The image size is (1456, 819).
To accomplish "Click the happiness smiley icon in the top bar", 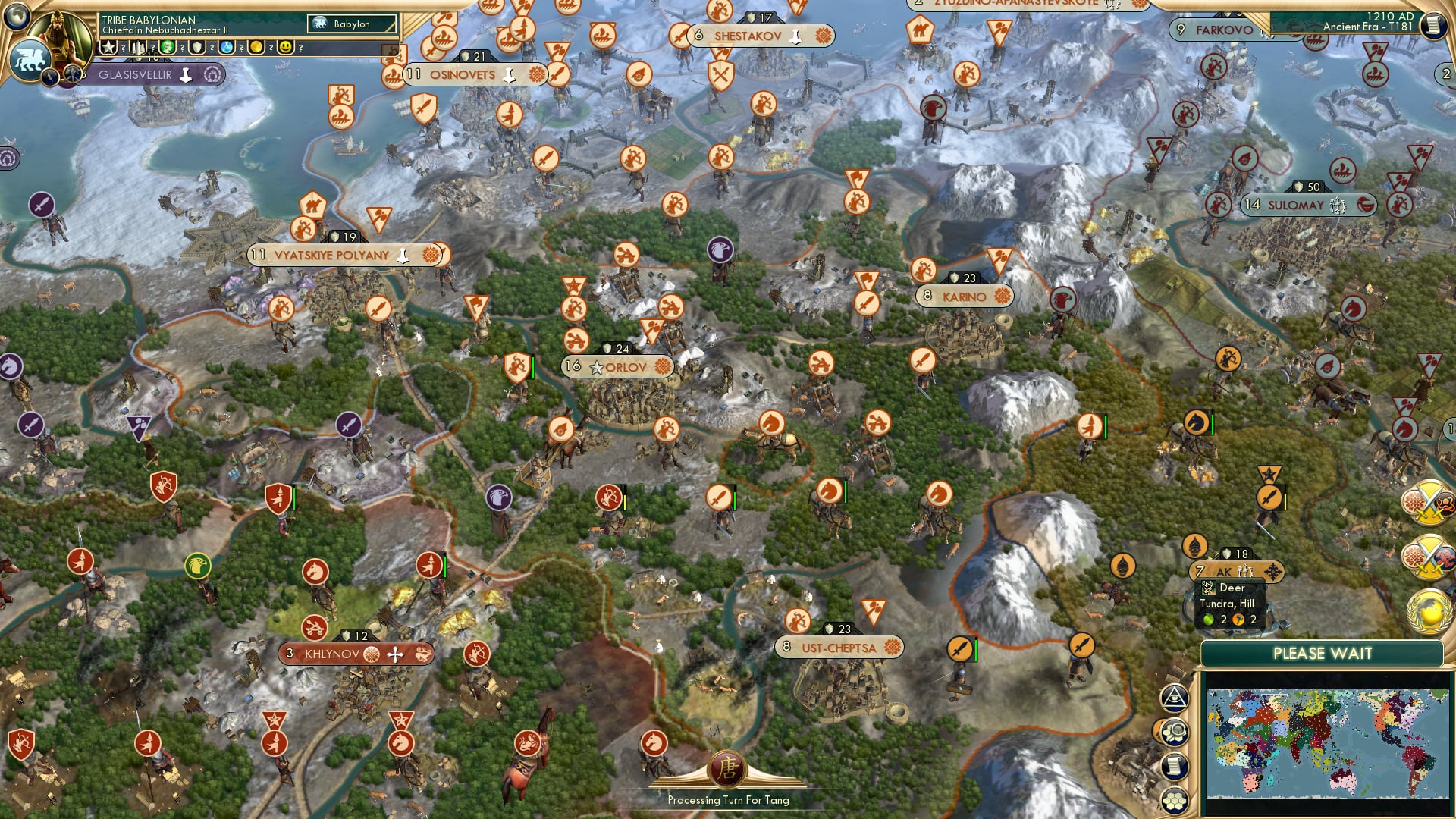I will pos(287,48).
